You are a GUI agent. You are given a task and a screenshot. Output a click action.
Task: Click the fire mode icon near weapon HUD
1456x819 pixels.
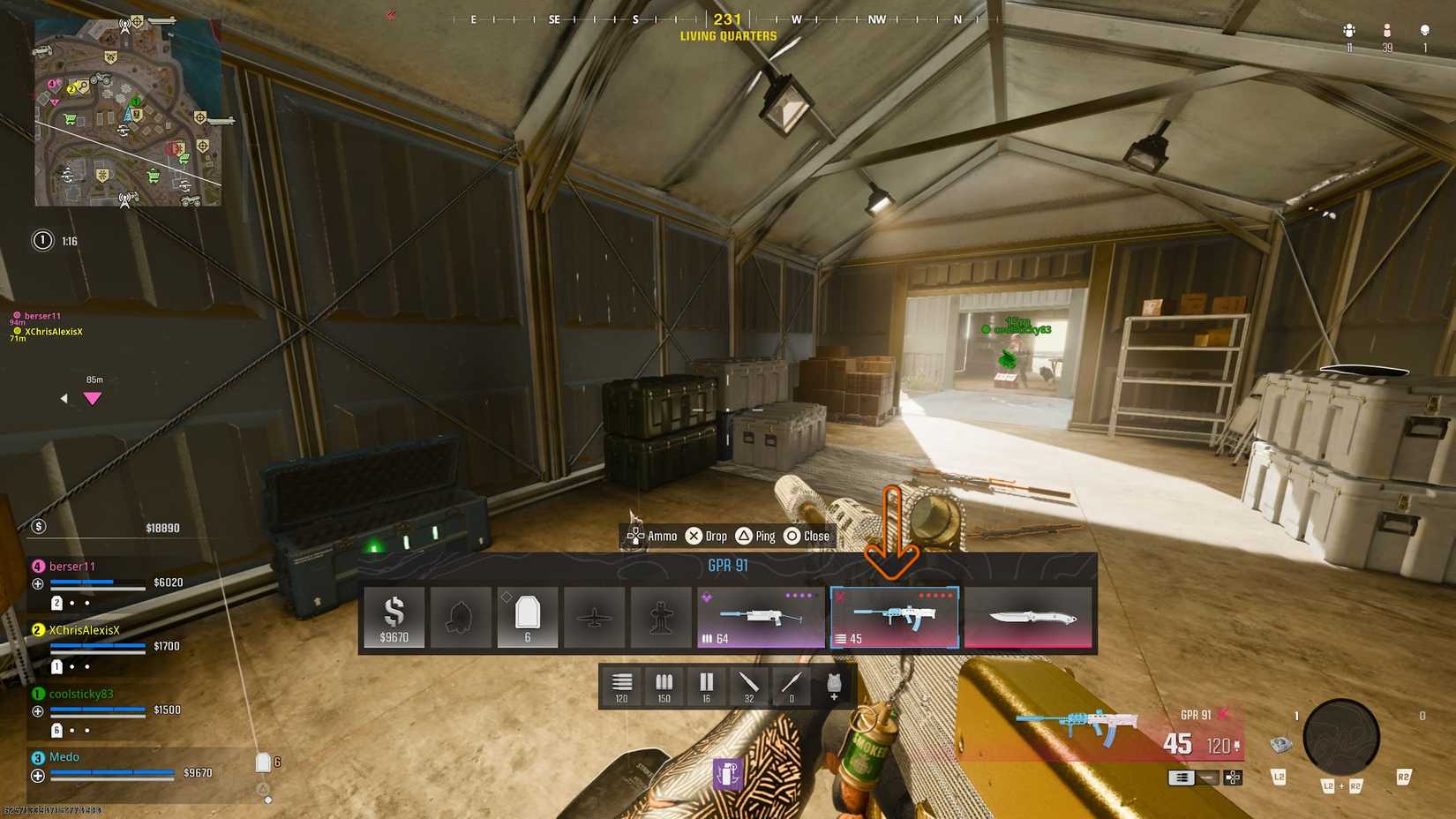click(x=1181, y=778)
